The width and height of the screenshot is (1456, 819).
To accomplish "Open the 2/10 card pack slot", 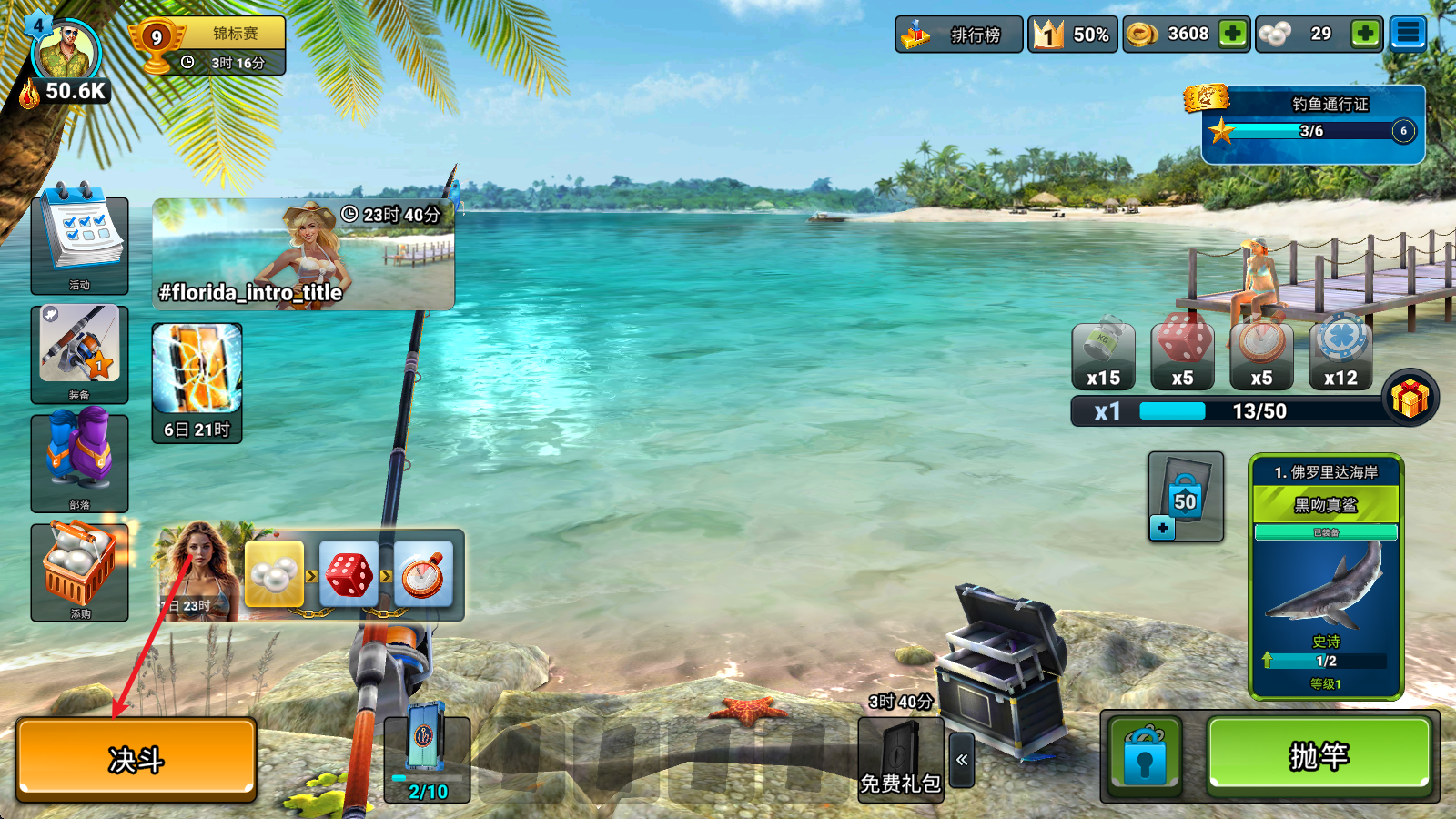I will [x=426, y=757].
